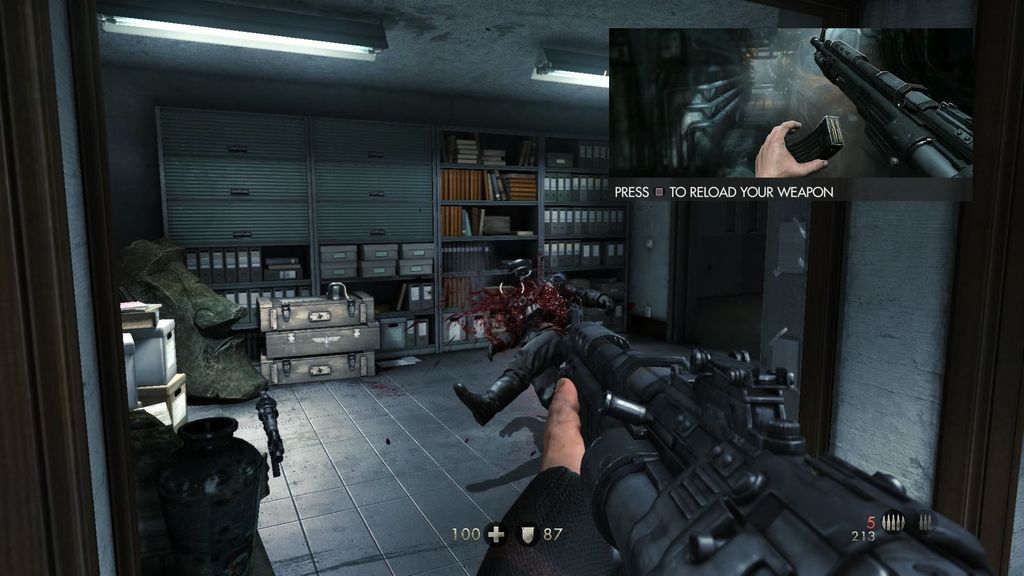Switch to the dimmed three-bullet fire mode icon
This screenshot has width=1024, height=576.
click(x=924, y=522)
